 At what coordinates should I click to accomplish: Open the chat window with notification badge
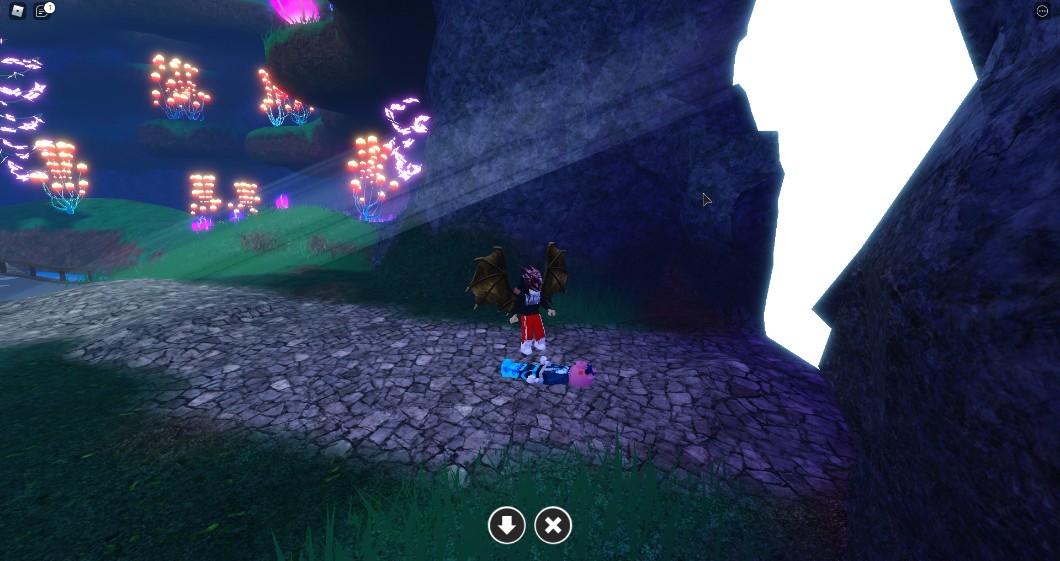click(x=42, y=11)
